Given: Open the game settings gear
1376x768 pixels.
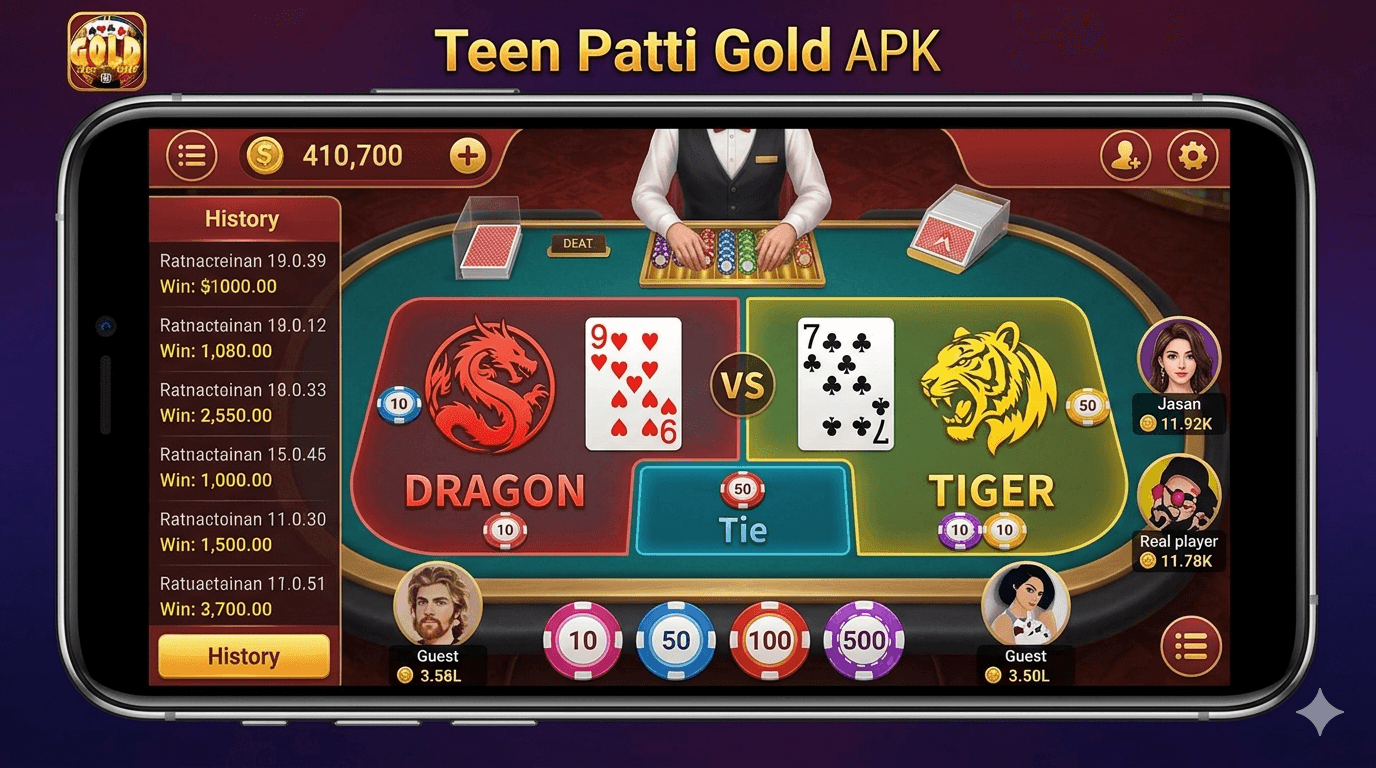Looking at the screenshot, I should click(x=1191, y=156).
